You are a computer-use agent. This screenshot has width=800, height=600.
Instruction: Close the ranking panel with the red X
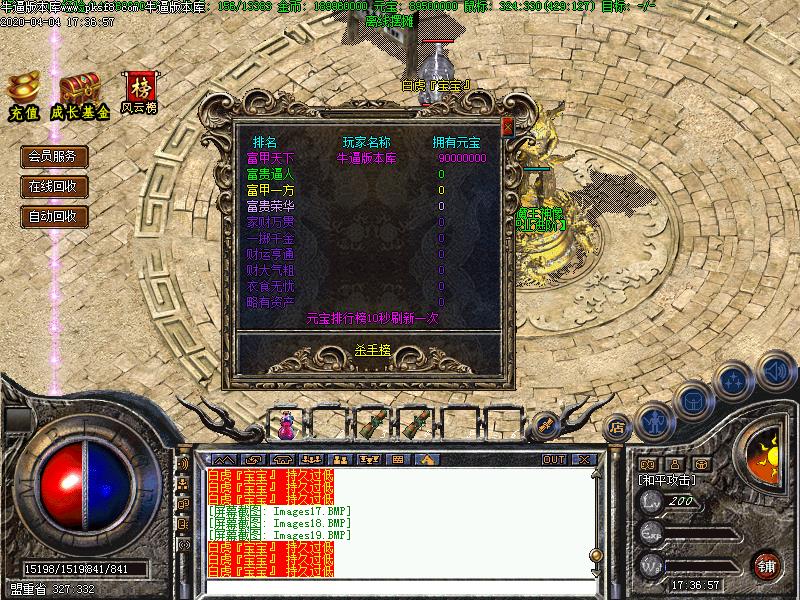pos(507,127)
